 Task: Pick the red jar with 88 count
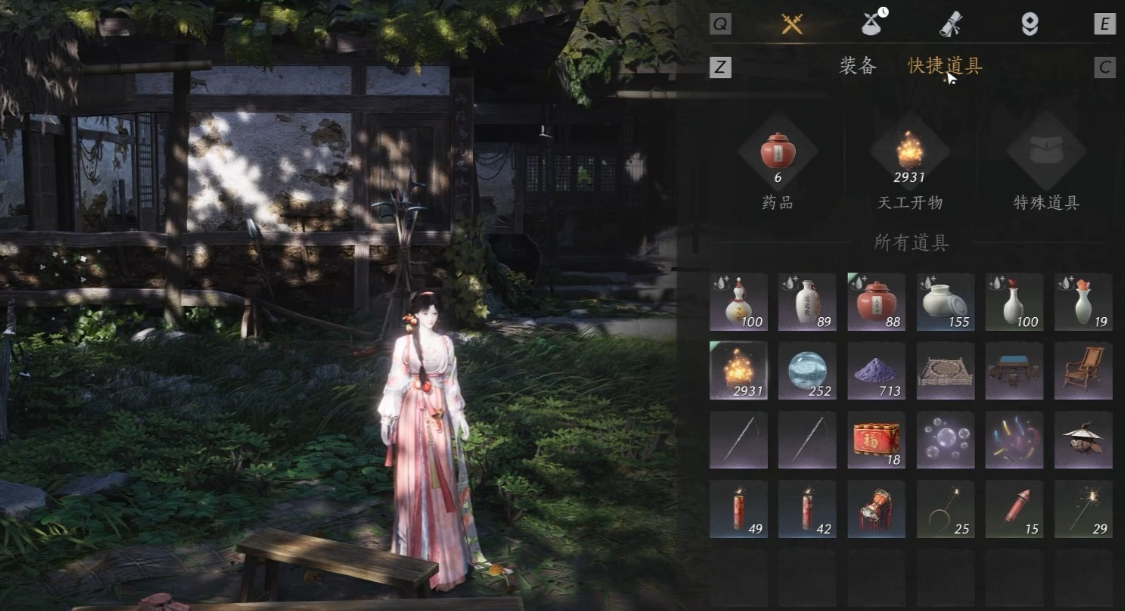877,302
